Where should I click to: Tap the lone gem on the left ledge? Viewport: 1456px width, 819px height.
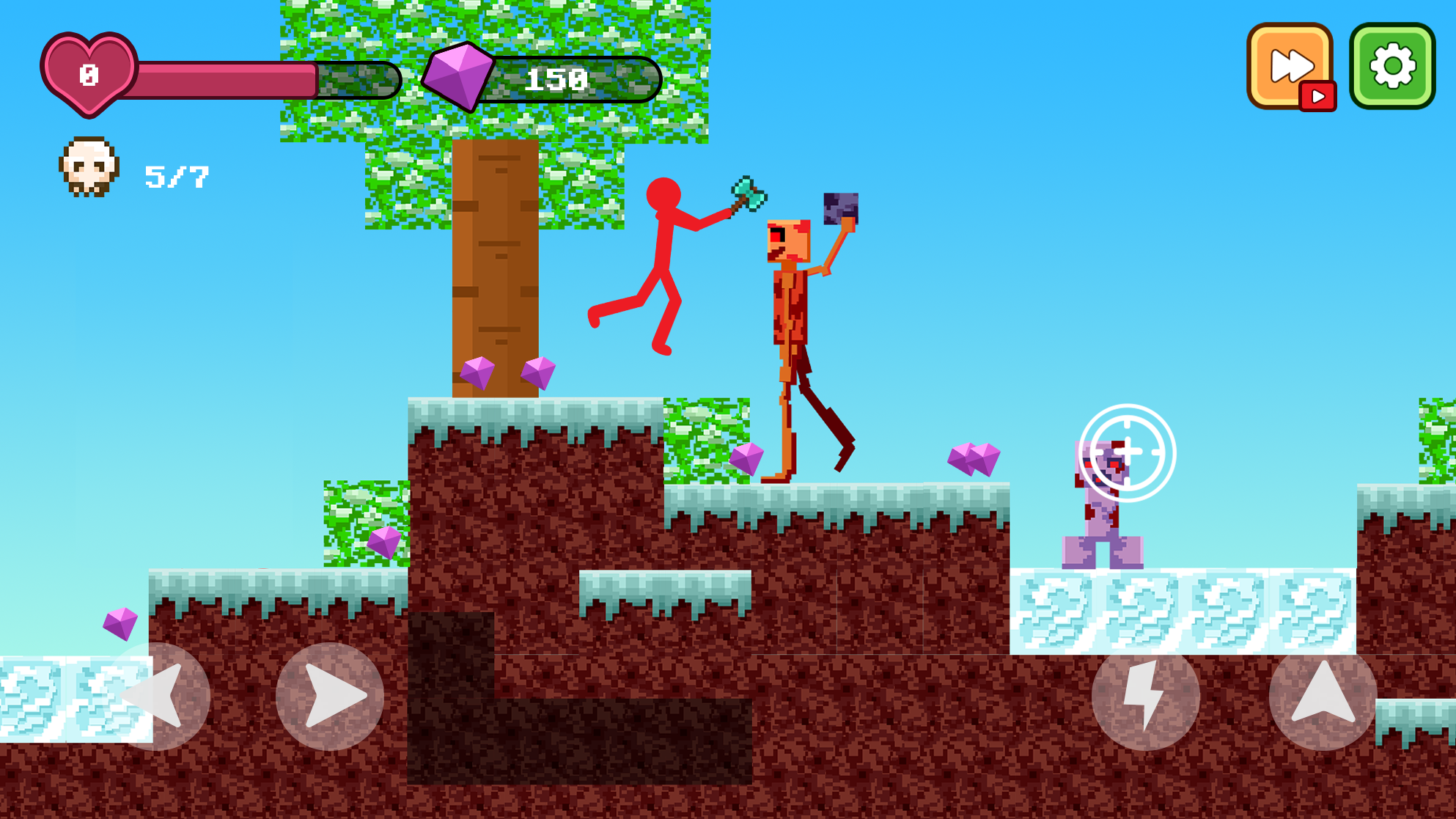pyautogui.click(x=120, y=624)
